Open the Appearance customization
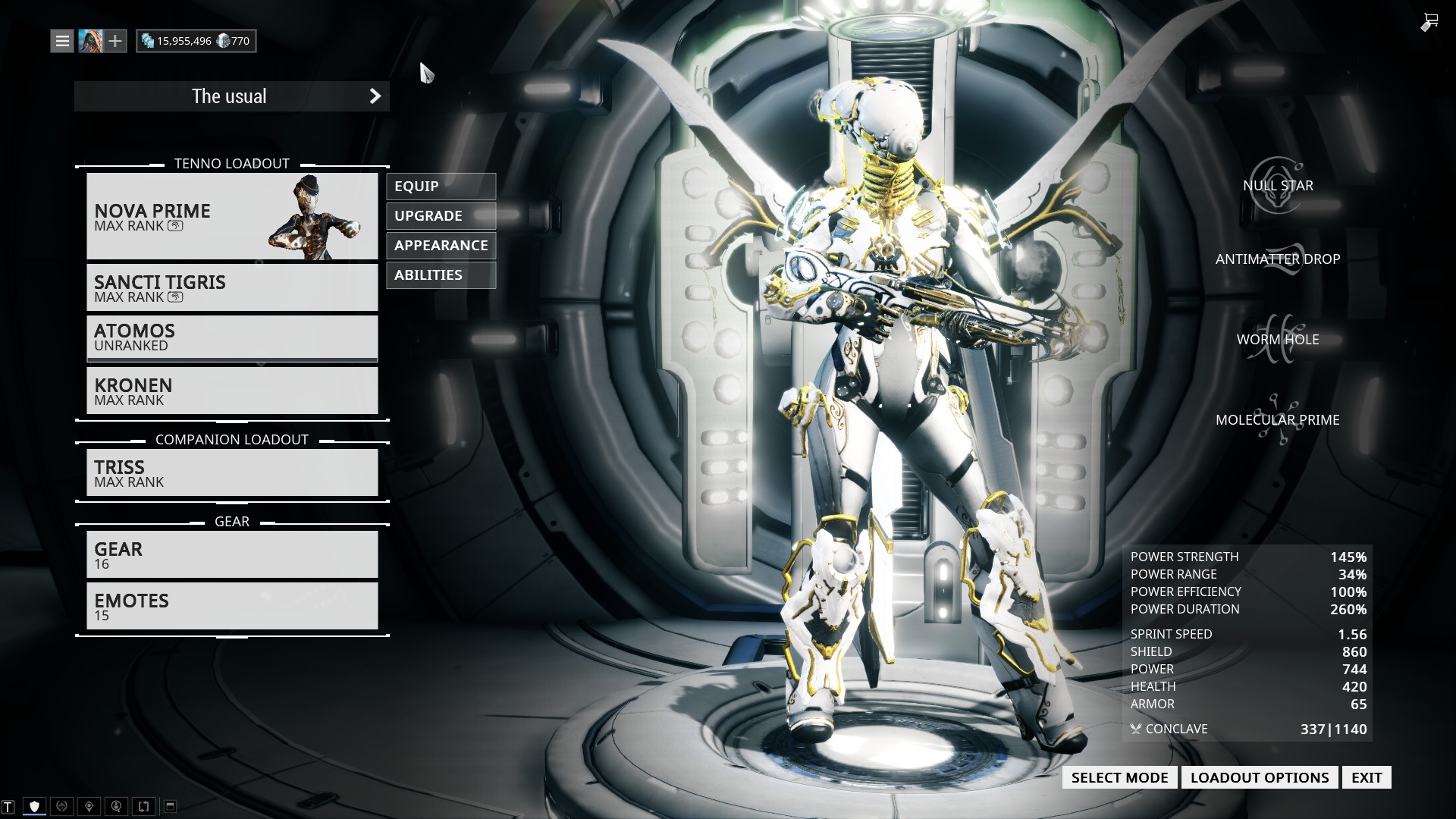1456x819 pixels. point(441,246)
